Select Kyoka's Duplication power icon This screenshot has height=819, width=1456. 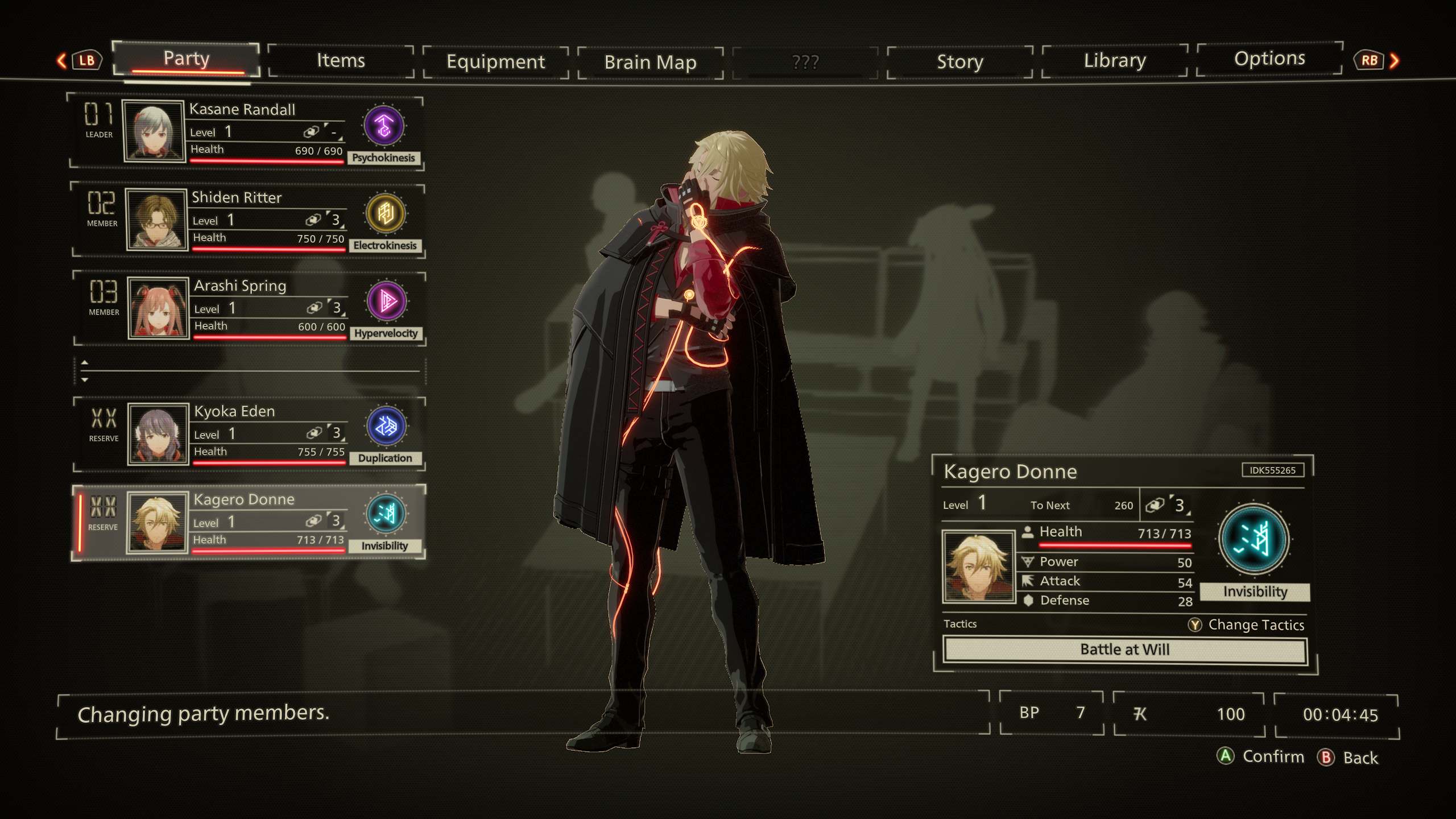click(x=386, y=427)
